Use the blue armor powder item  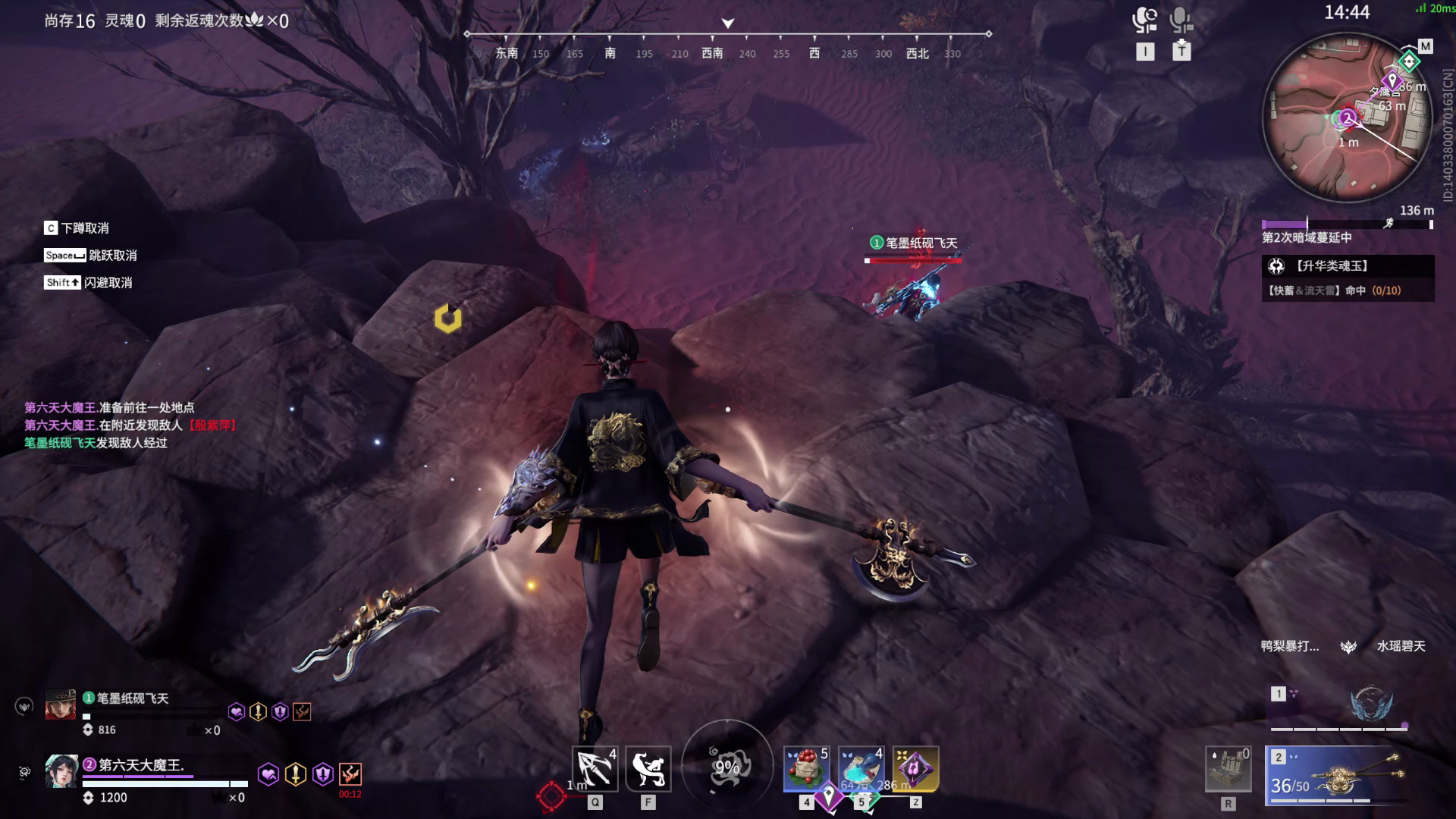coord(861,769)
